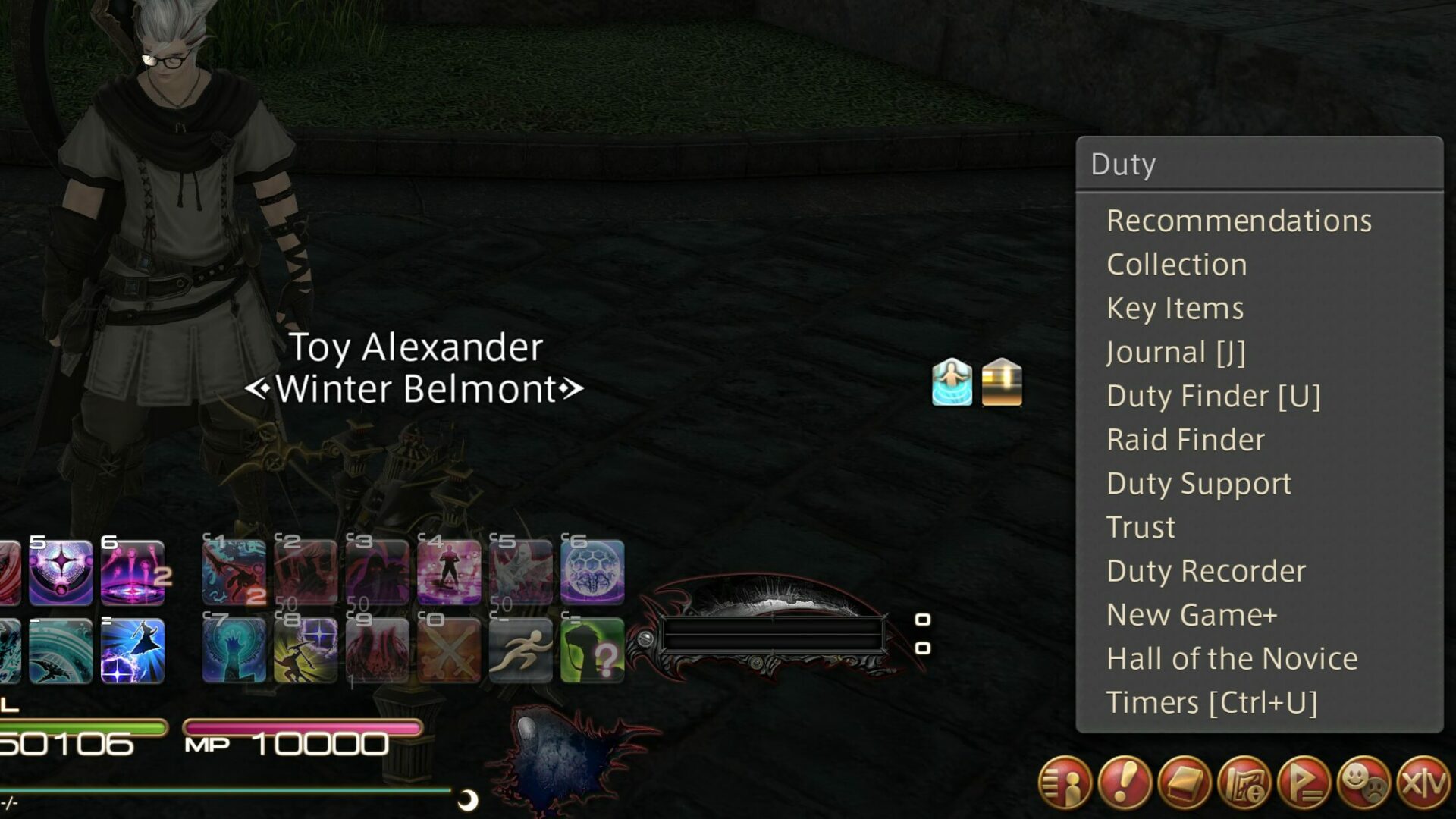Click the sanctuary rested buff status icon
Screen dimensions: 1456x819
(950, 382)
